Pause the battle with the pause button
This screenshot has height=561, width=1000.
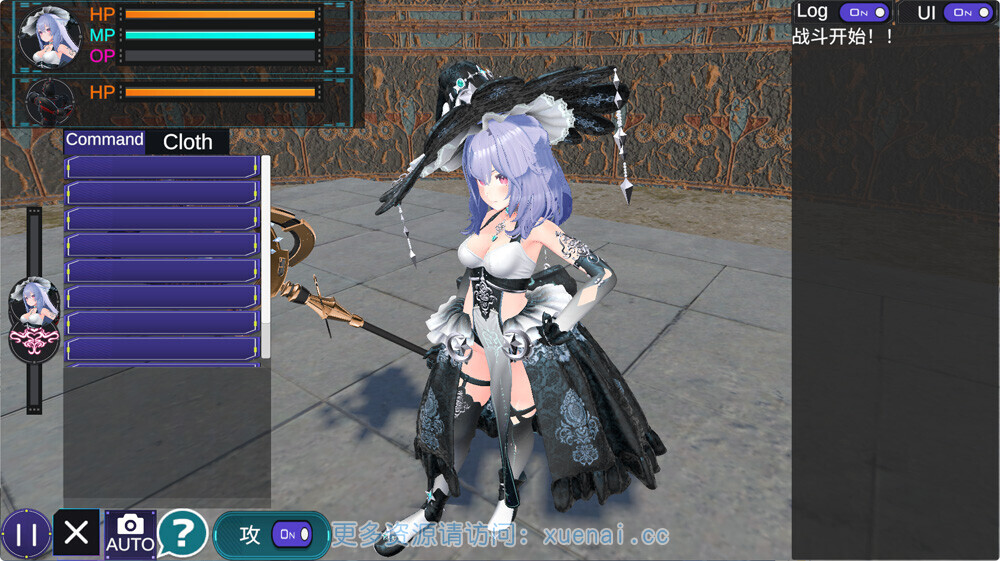click(x=26, y=534)
